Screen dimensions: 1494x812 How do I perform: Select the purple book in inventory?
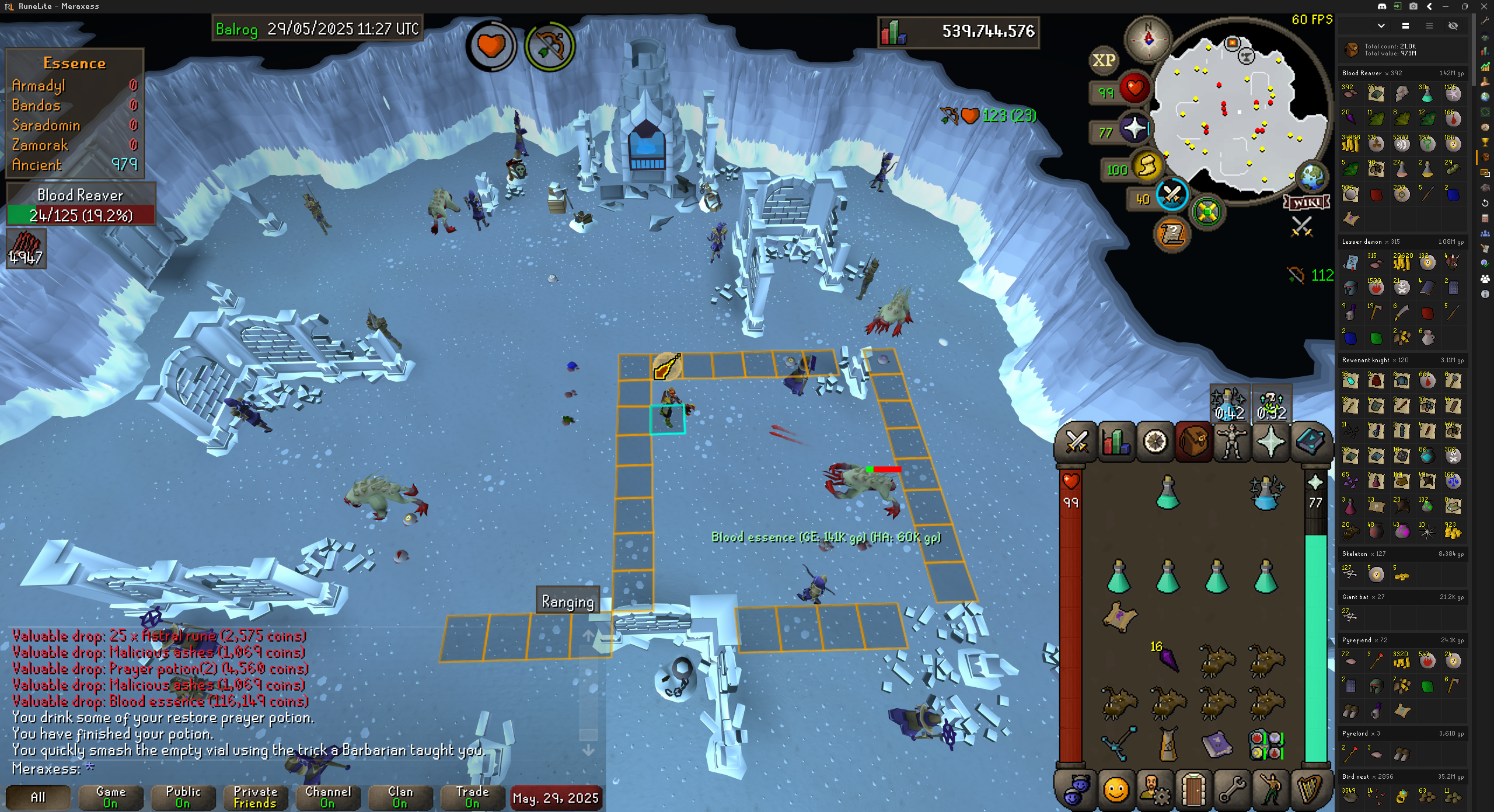tap(1217, 745)
